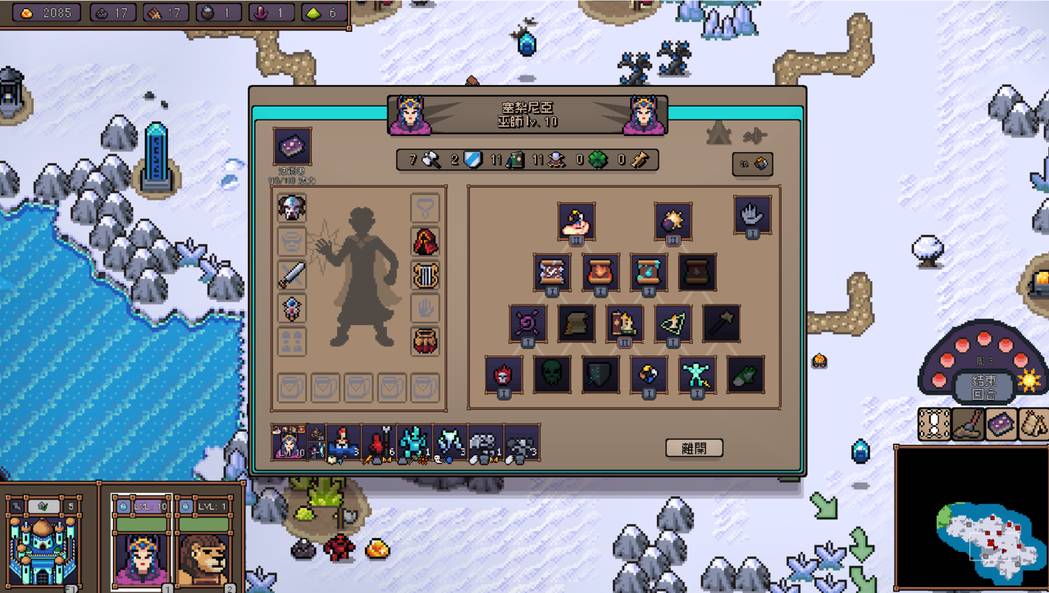The height and width of the screenshot is (593, 1049).
Task: Choose the red skull skill icon
Action: pos(504,374)
